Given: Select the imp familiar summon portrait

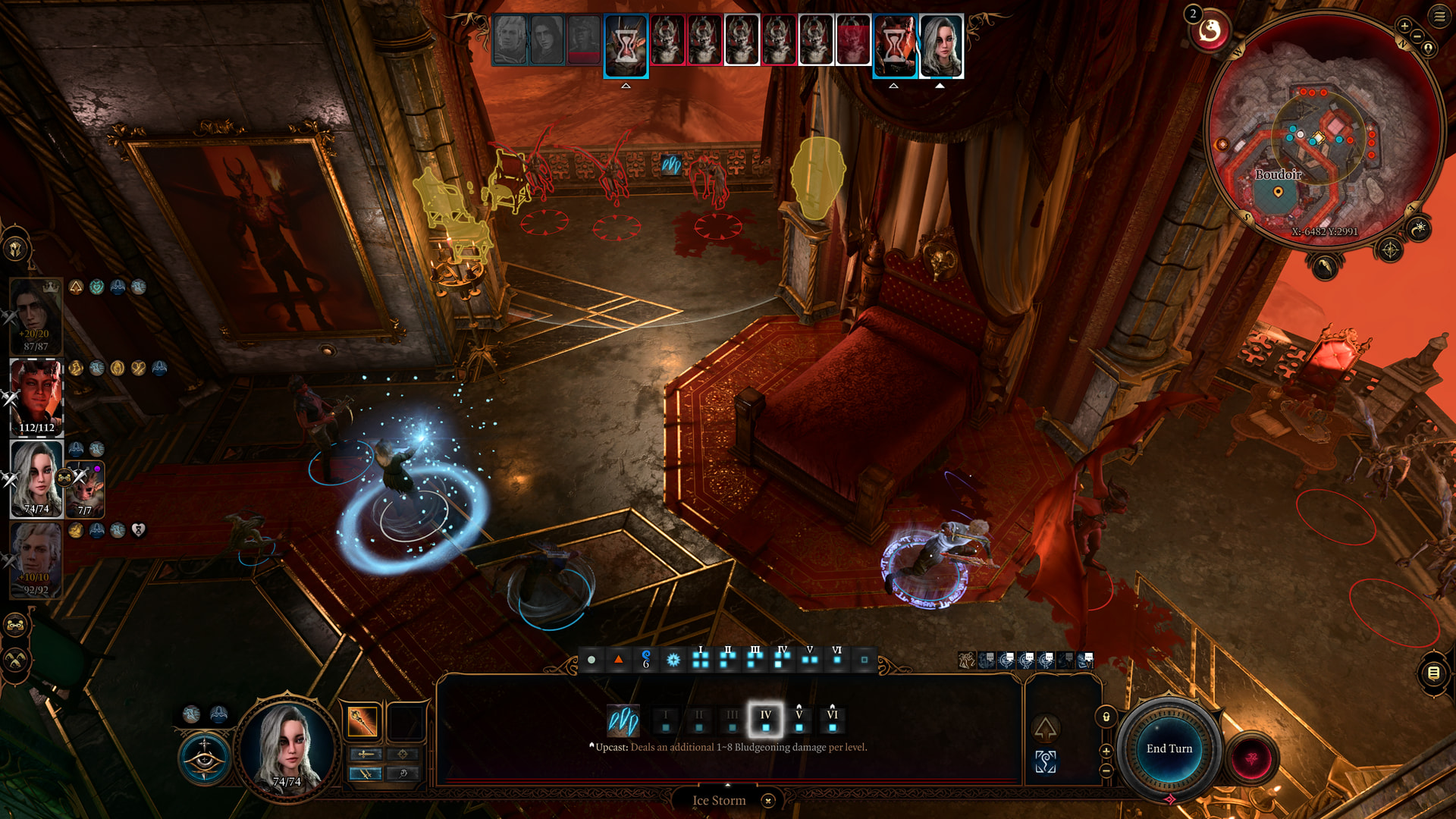Looking at the screenshot, I should [85, 489].
